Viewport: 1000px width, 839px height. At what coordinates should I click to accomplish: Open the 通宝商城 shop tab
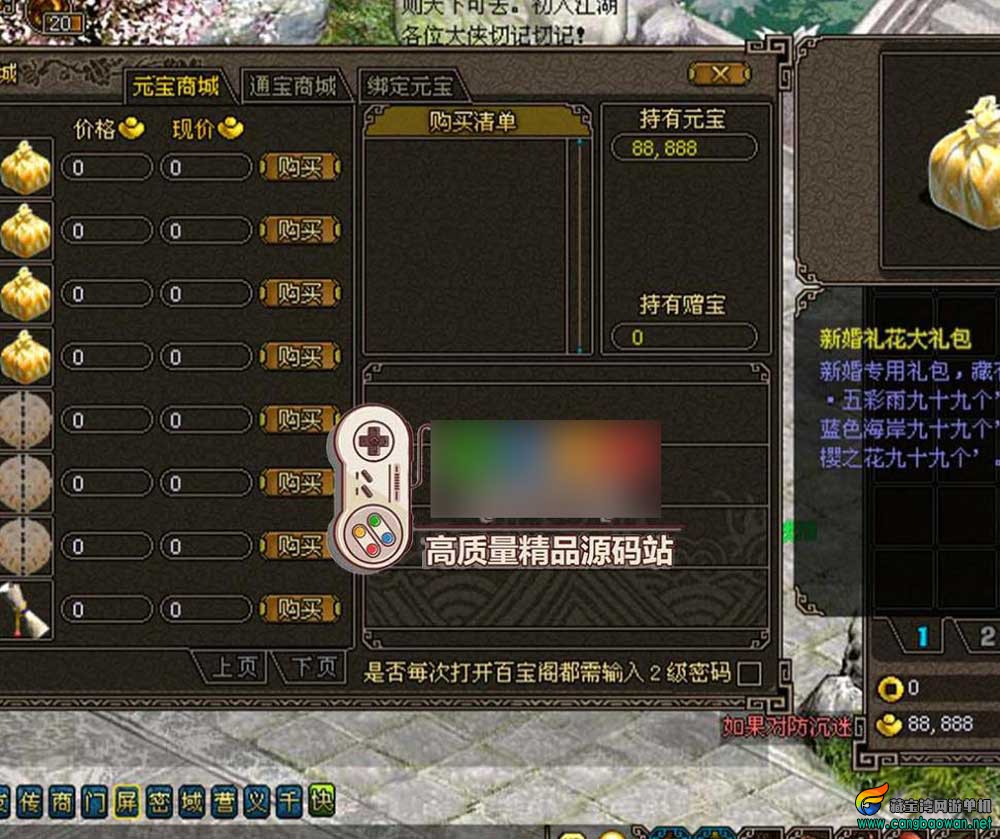coord(292,86)
